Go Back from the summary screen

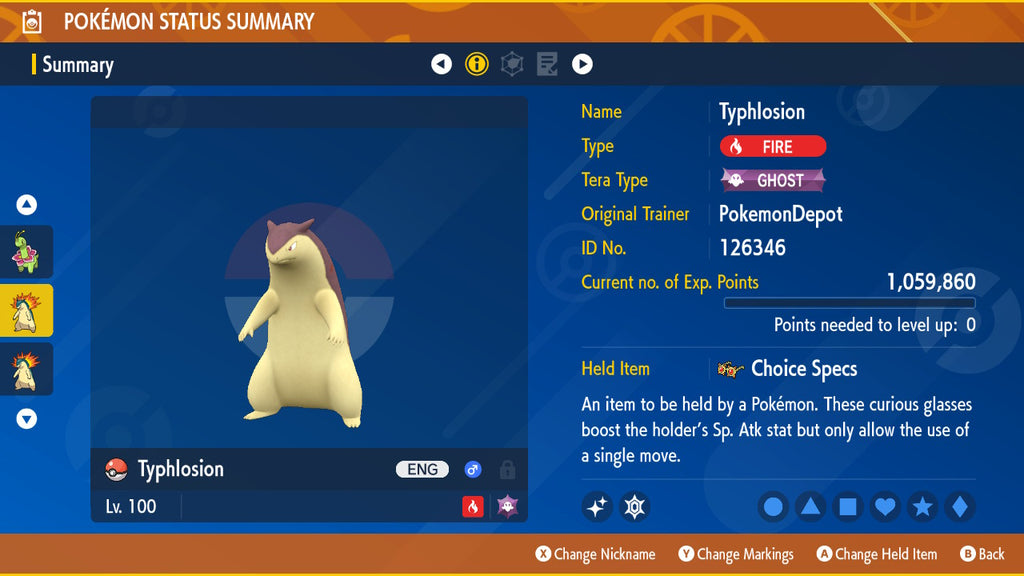(982, 554)
